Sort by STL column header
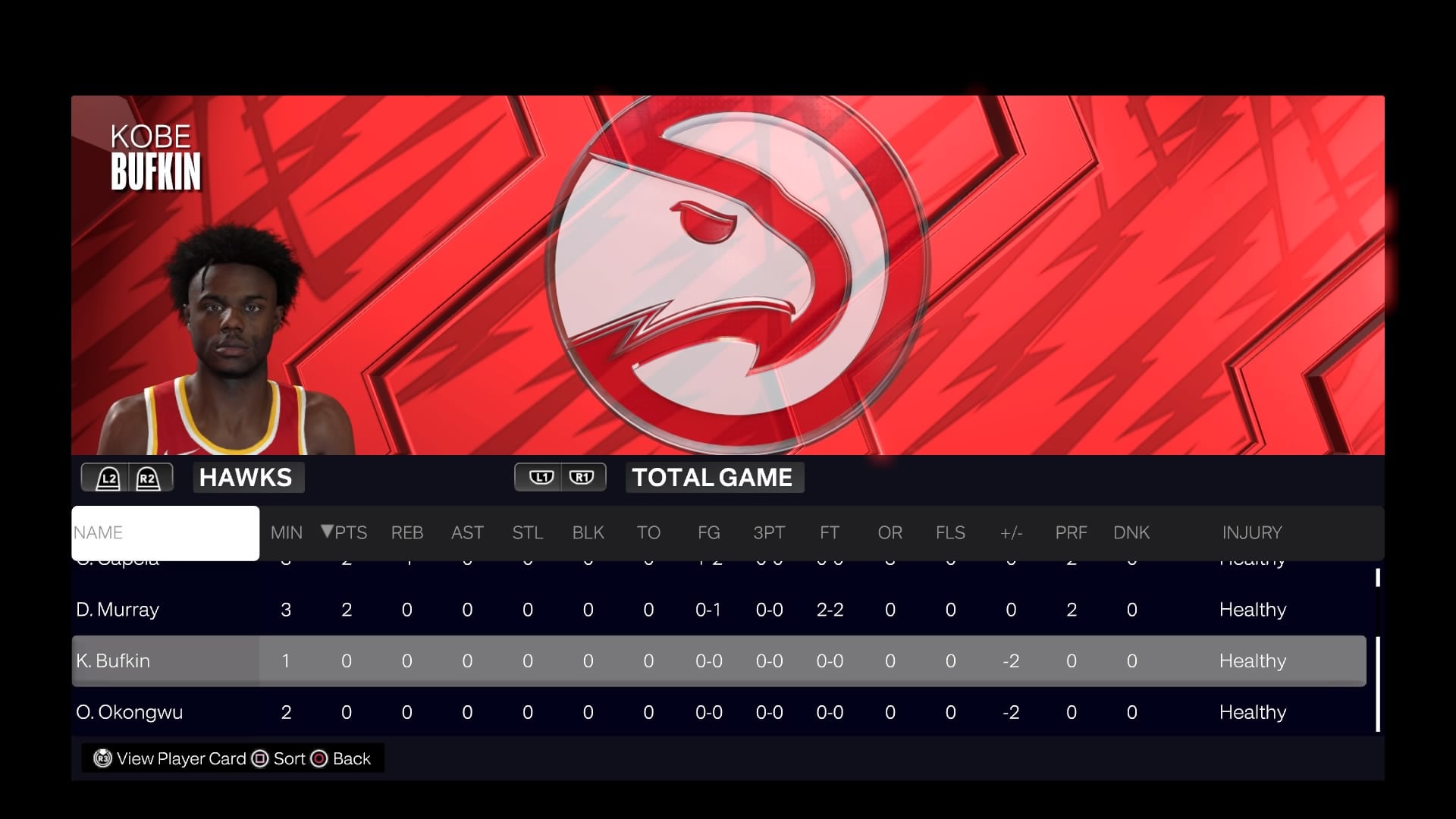This screenshot has height=819, width=1456. (x=527, y=533)
